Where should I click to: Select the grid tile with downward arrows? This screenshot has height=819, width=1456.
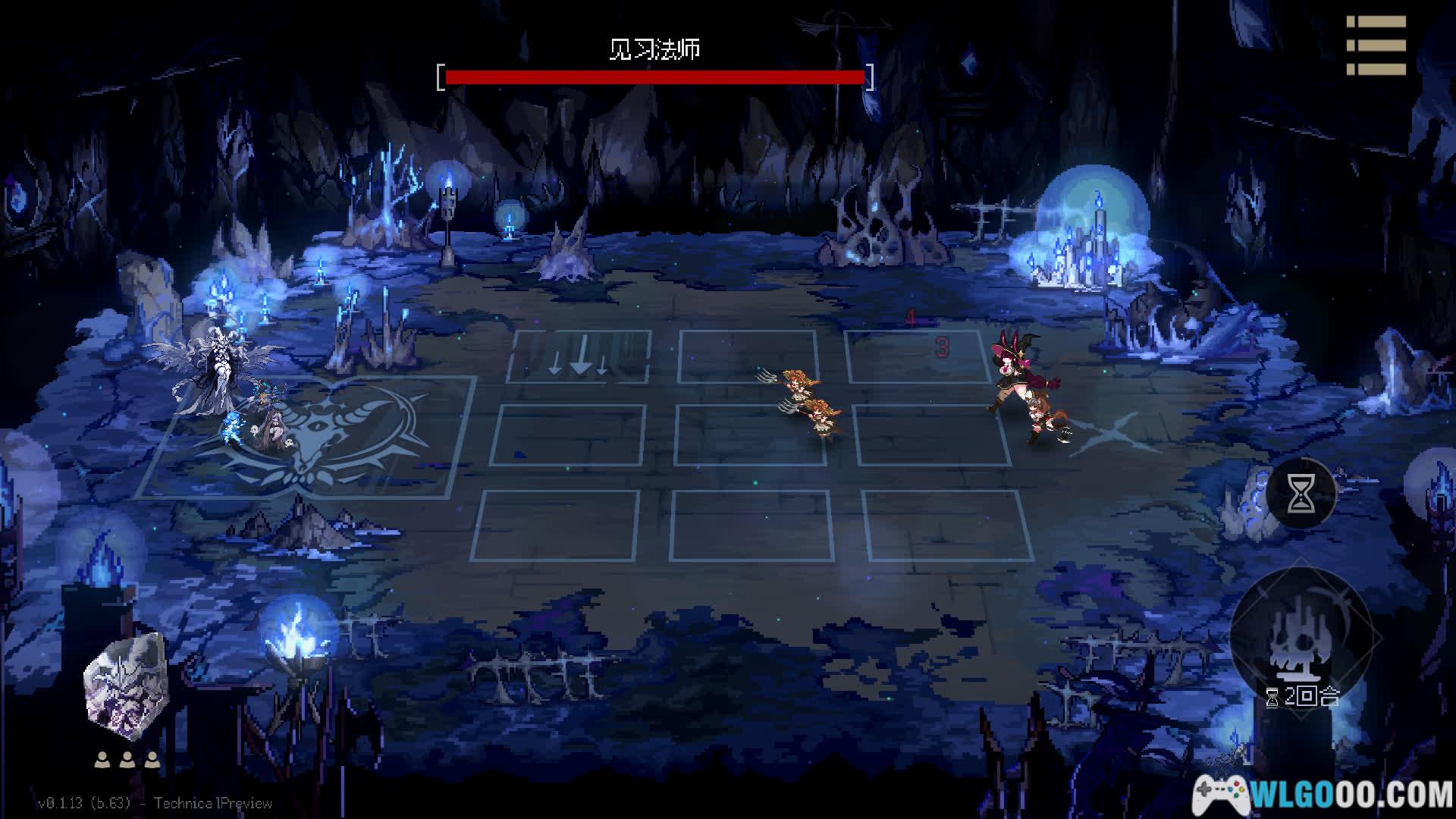pyautogui.click(x=580, y=356)
